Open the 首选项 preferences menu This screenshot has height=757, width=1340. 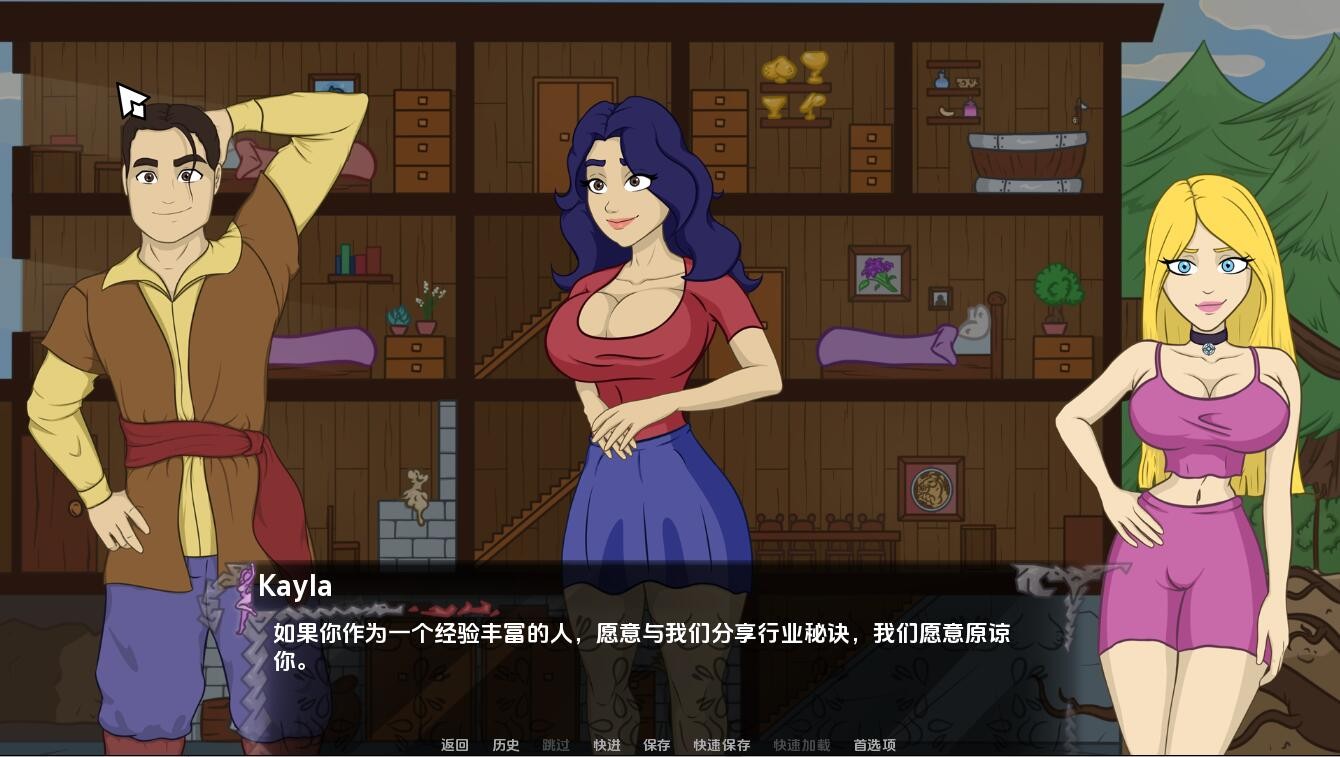[873, 745]
